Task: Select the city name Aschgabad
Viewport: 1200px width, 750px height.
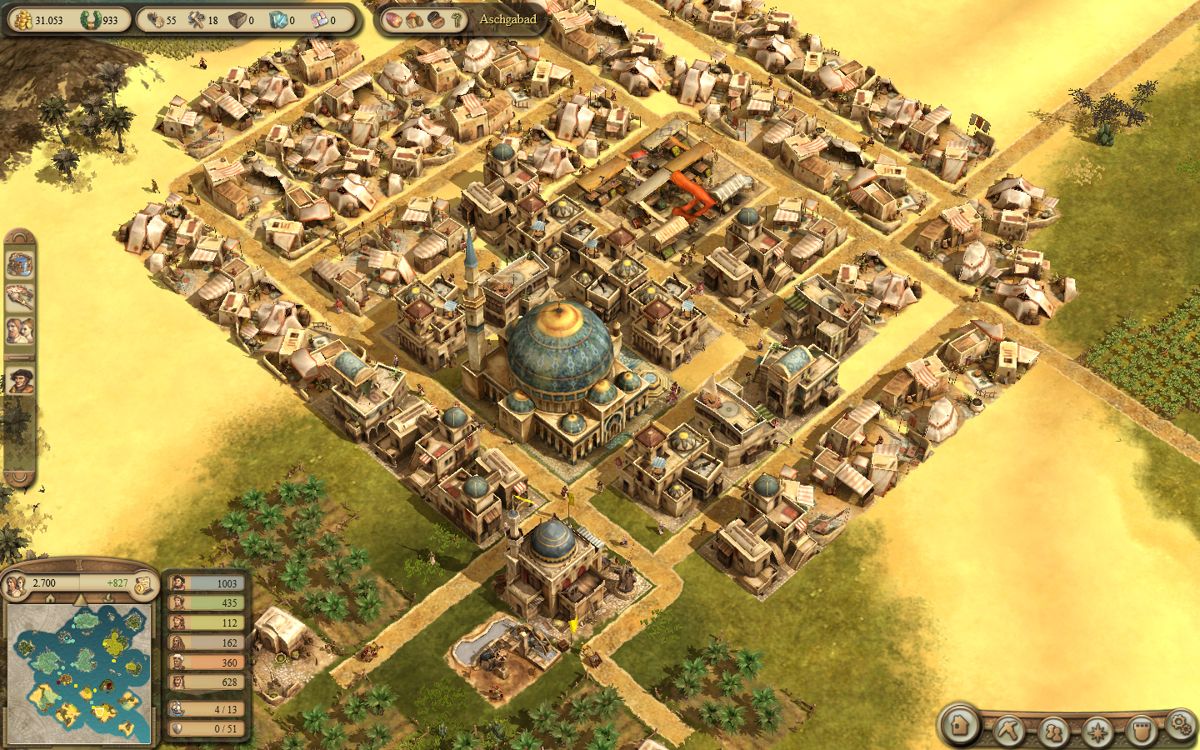Action: click(x=506, y=21)
